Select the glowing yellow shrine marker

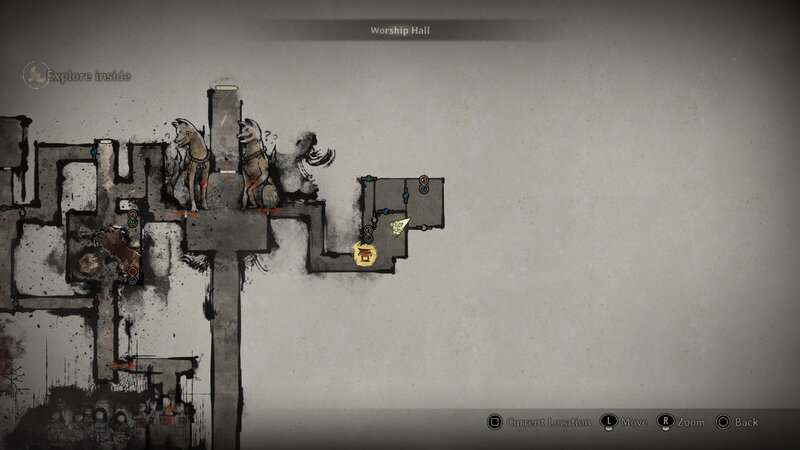click(367, 257)
